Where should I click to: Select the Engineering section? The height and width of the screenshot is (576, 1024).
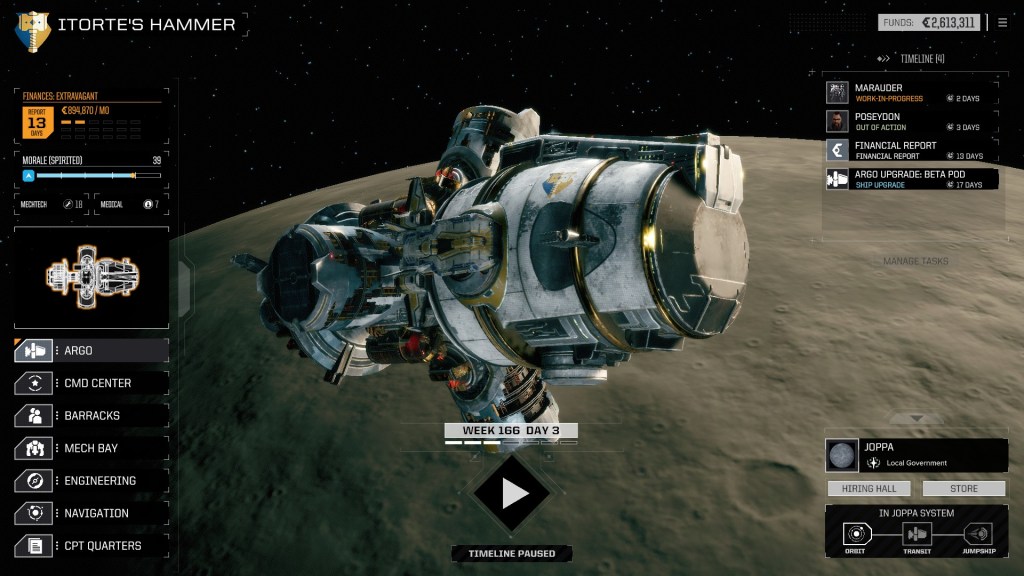pyautogui.click(x=91, y=481)
